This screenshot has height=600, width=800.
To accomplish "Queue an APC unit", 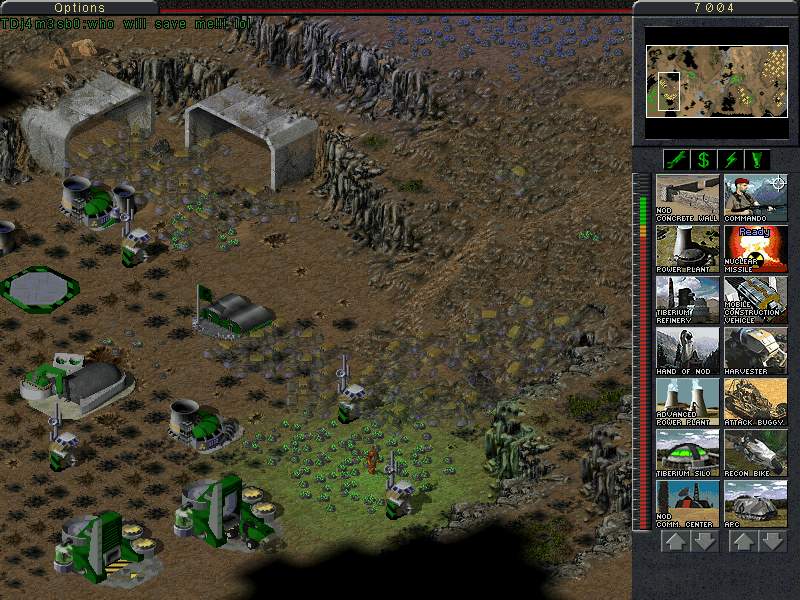I will (x=755, y=504).
